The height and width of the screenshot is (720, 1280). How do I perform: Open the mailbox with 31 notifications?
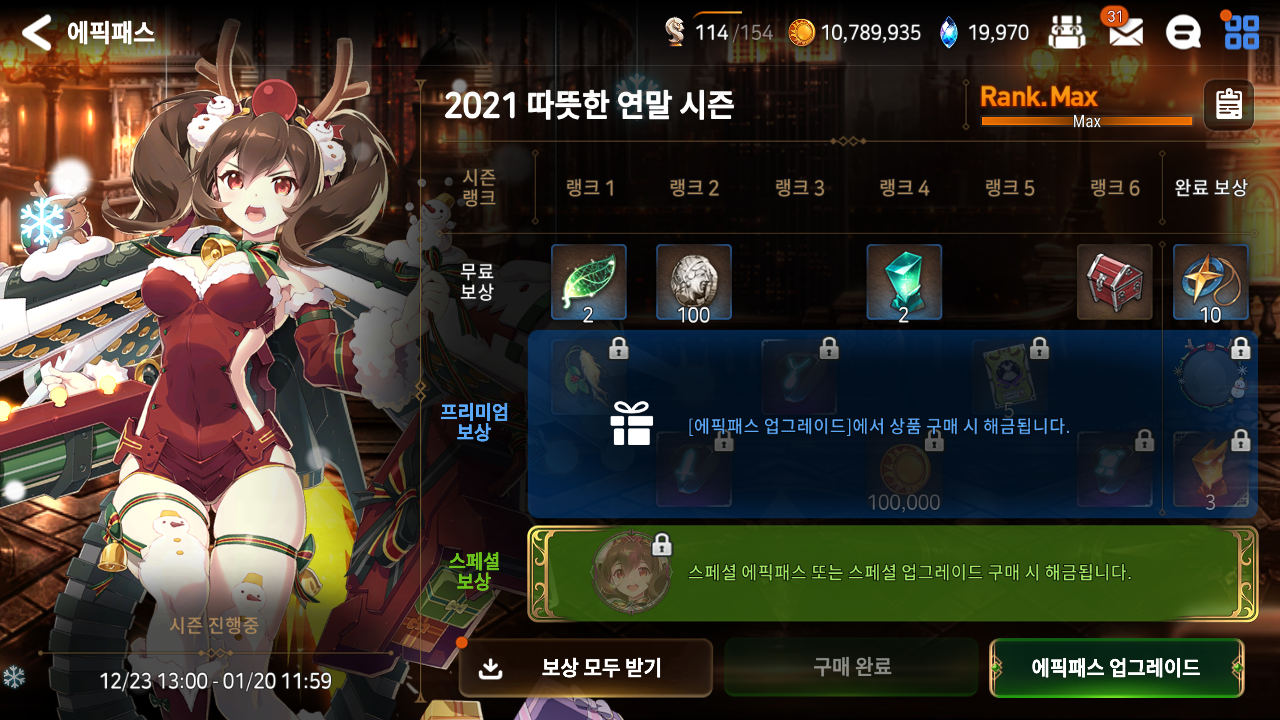click(x=1127, y=32)
